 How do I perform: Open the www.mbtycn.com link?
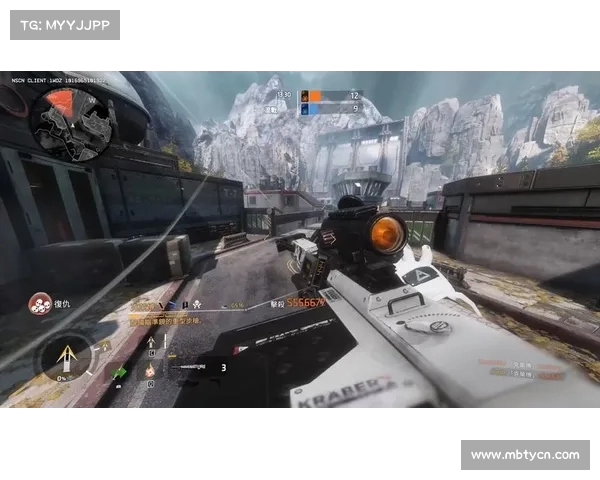[525, 455]
